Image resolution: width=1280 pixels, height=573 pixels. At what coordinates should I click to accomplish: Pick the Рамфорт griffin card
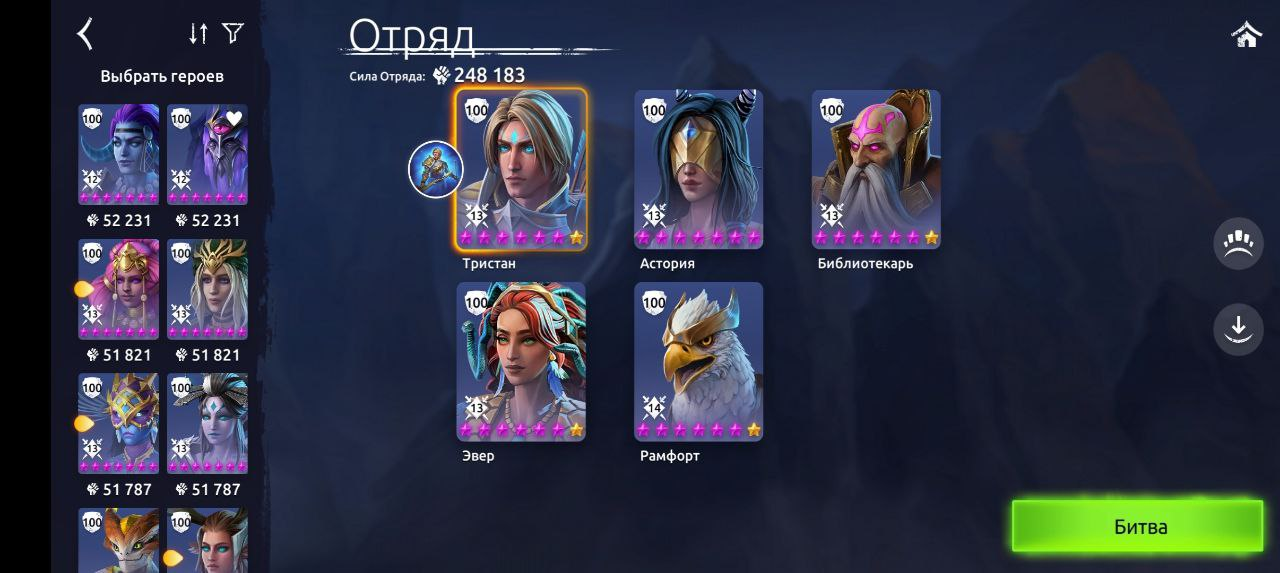point(698,361)
